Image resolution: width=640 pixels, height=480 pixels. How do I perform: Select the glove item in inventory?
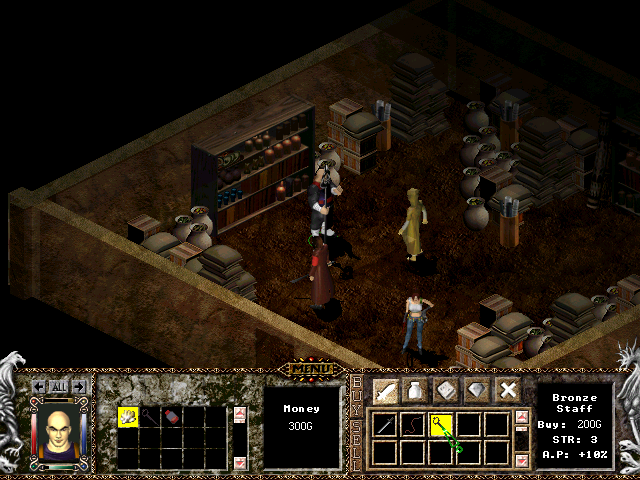129,417
